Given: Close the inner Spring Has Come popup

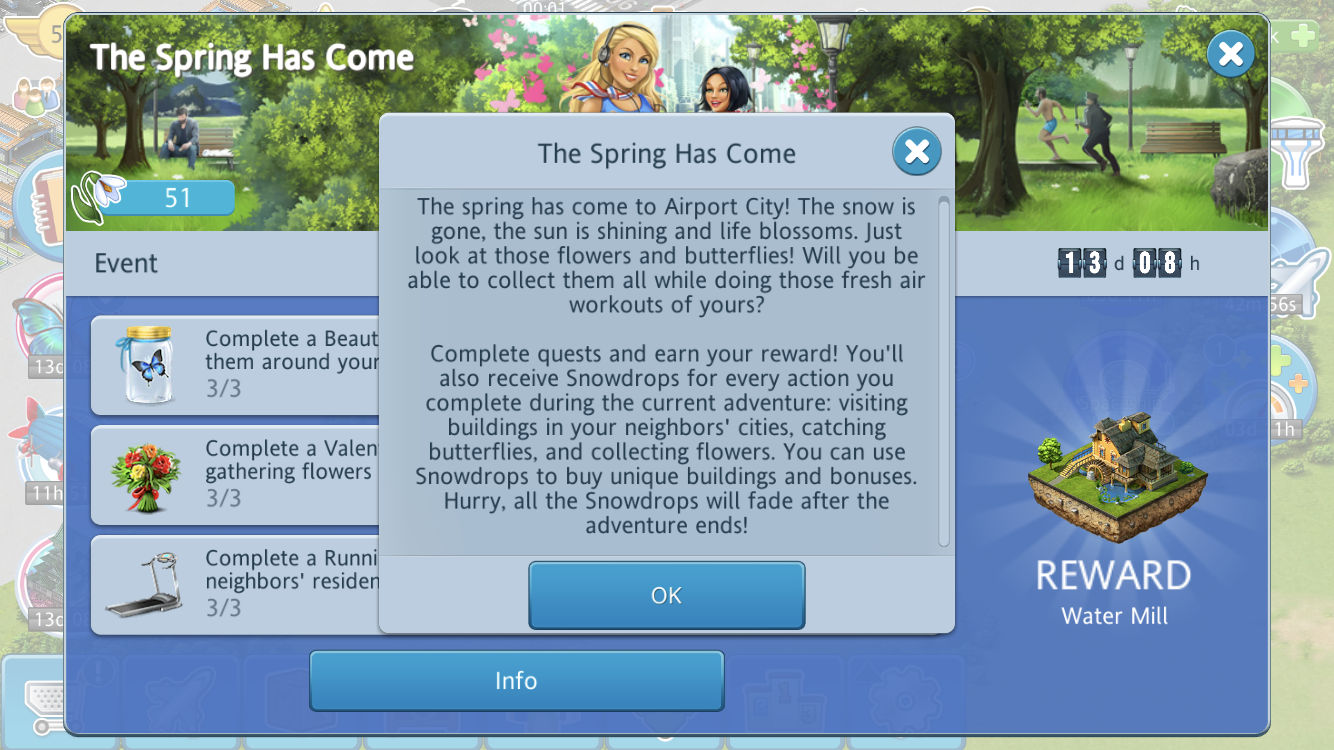Looking at the screenshot, I should tap(916, 152).
